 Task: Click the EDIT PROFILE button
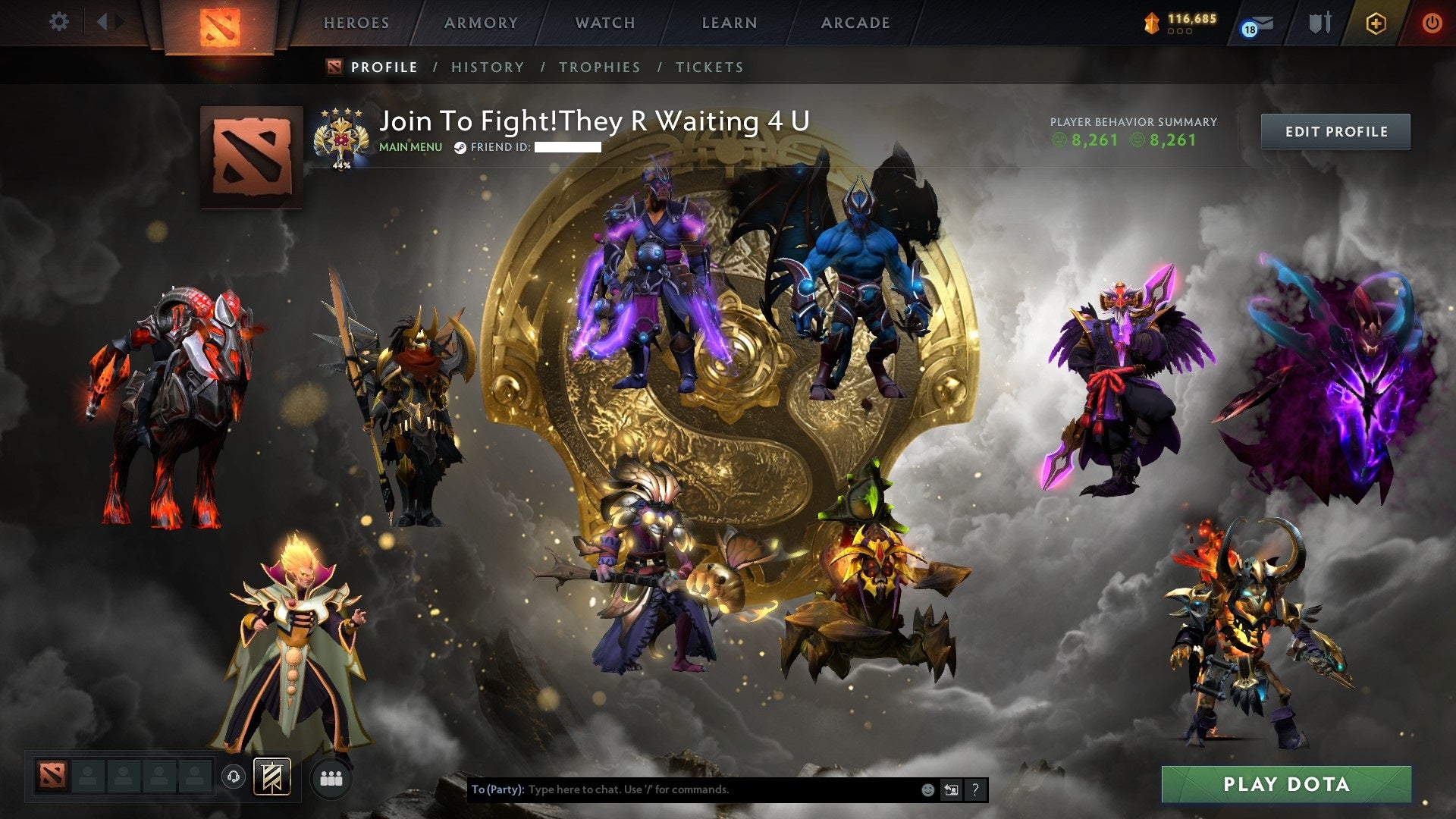click(1335, 130)
